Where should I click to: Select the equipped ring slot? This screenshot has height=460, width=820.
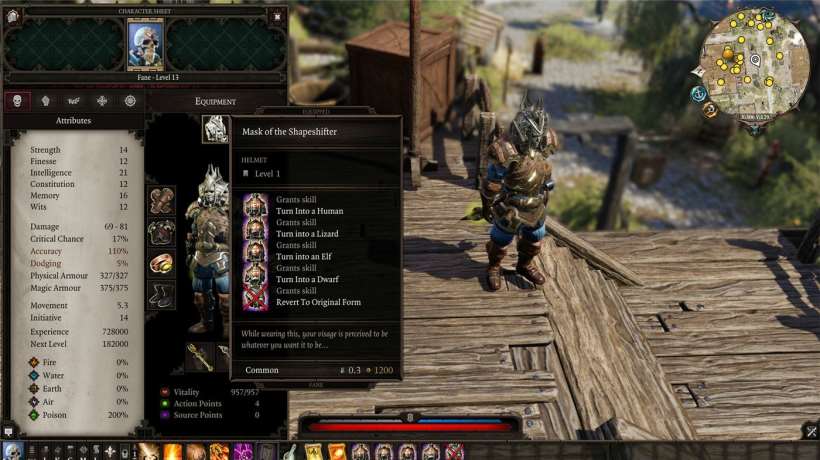(x=162, y=263)
